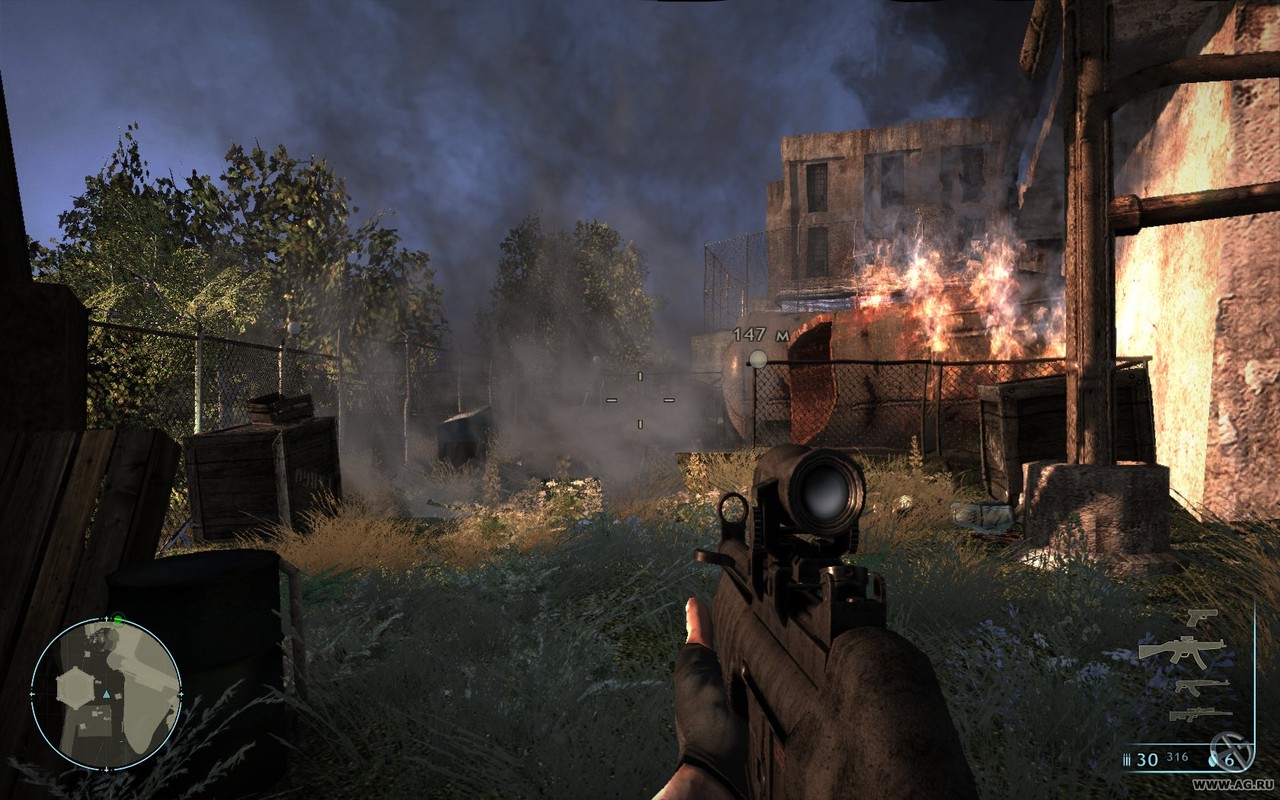Select the pistol in the weapon list
The height and width of the screenshot is (800, 1280).
(x=1201, y=618)
